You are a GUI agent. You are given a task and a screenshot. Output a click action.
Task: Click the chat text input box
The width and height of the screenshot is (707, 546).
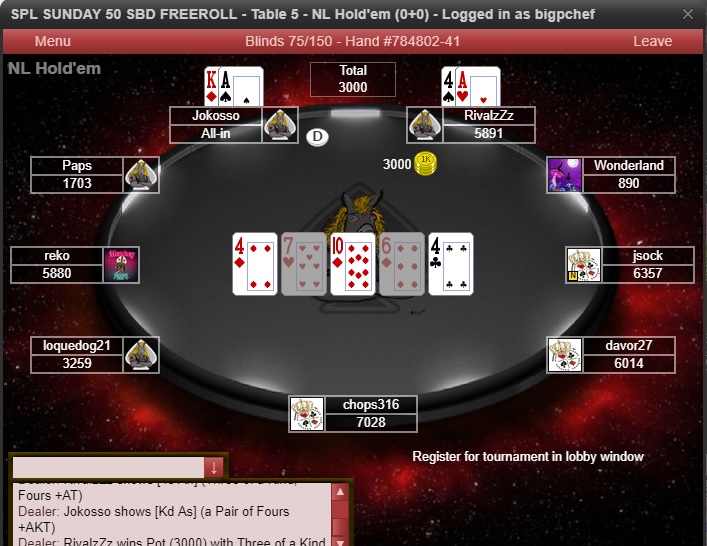point(108,467)
